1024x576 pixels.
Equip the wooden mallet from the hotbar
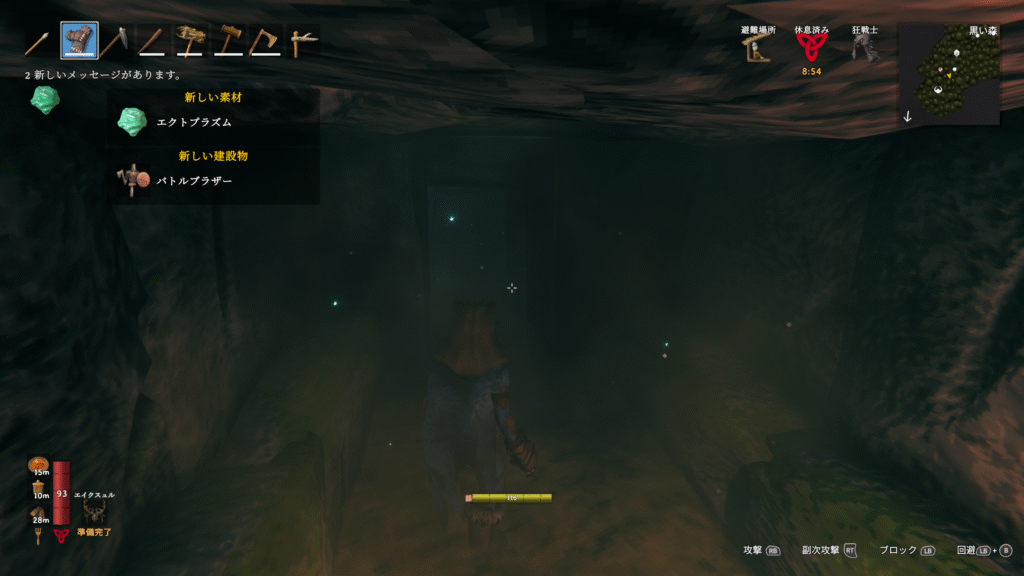click(x=228, y=41)
